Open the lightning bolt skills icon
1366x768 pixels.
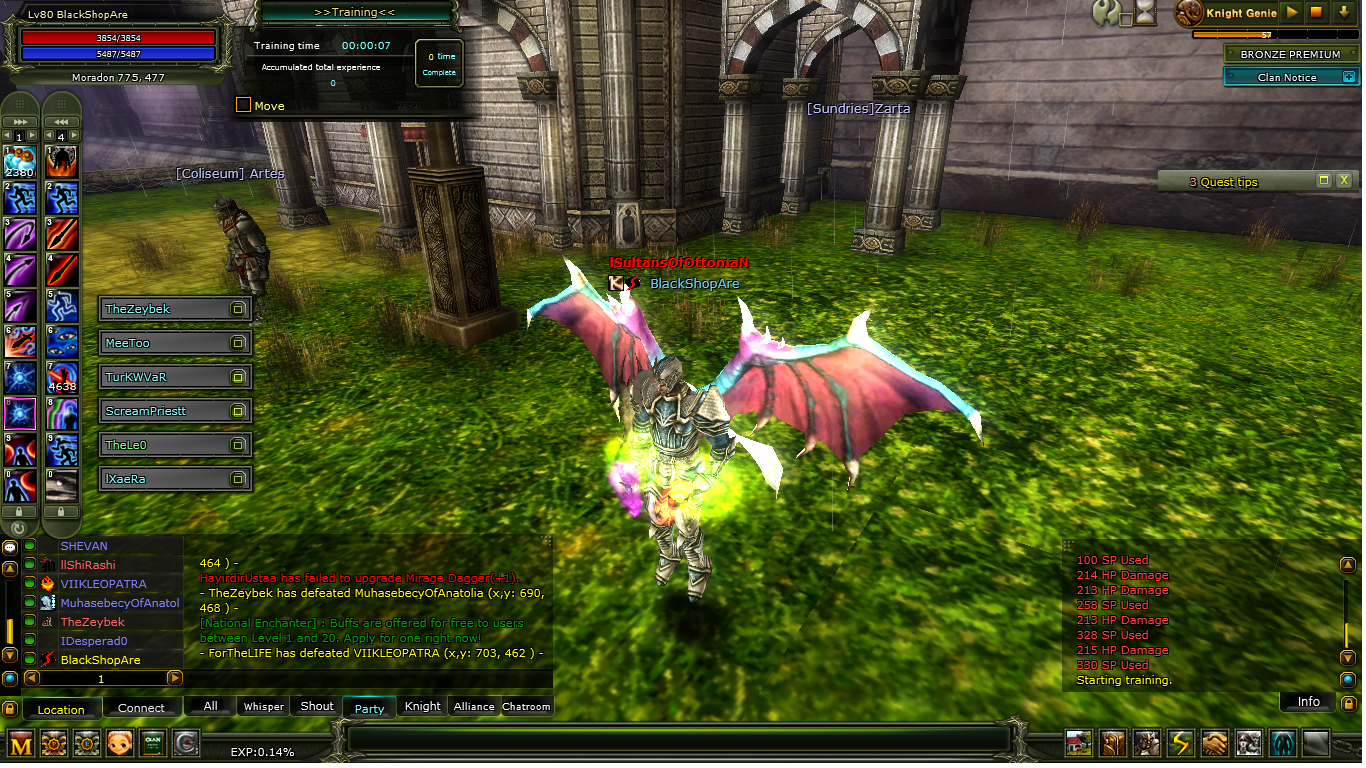pos(1181,743)
